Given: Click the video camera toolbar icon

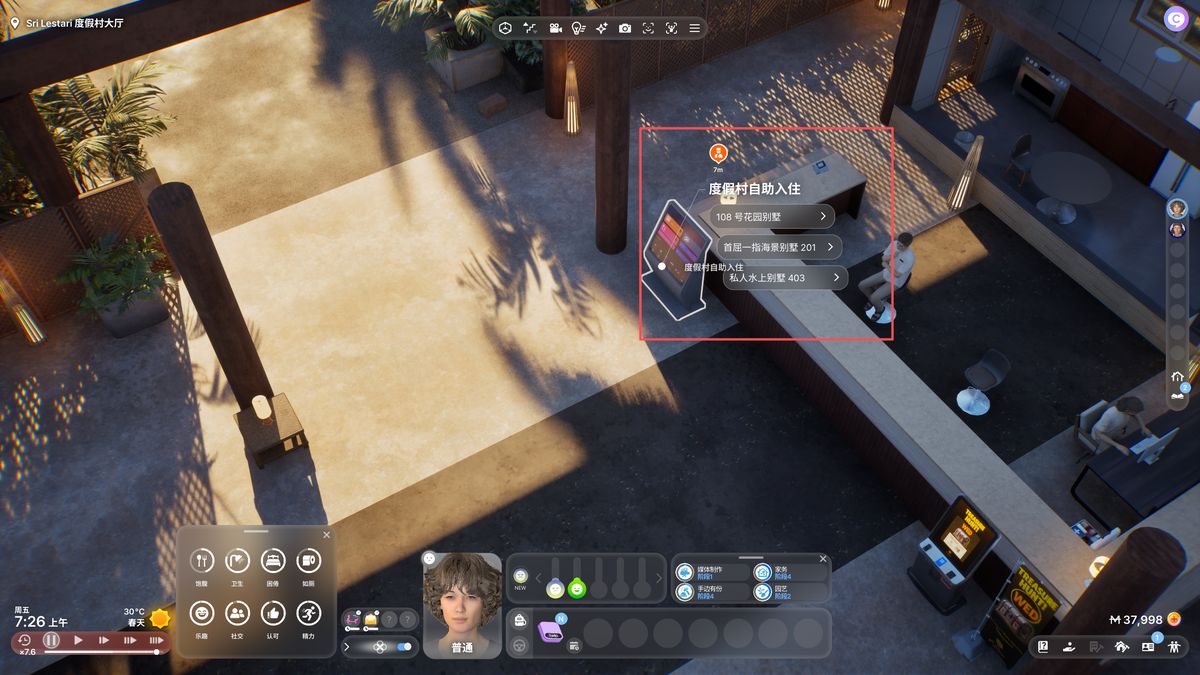Looking at the screenshot, I should (554, 28).
